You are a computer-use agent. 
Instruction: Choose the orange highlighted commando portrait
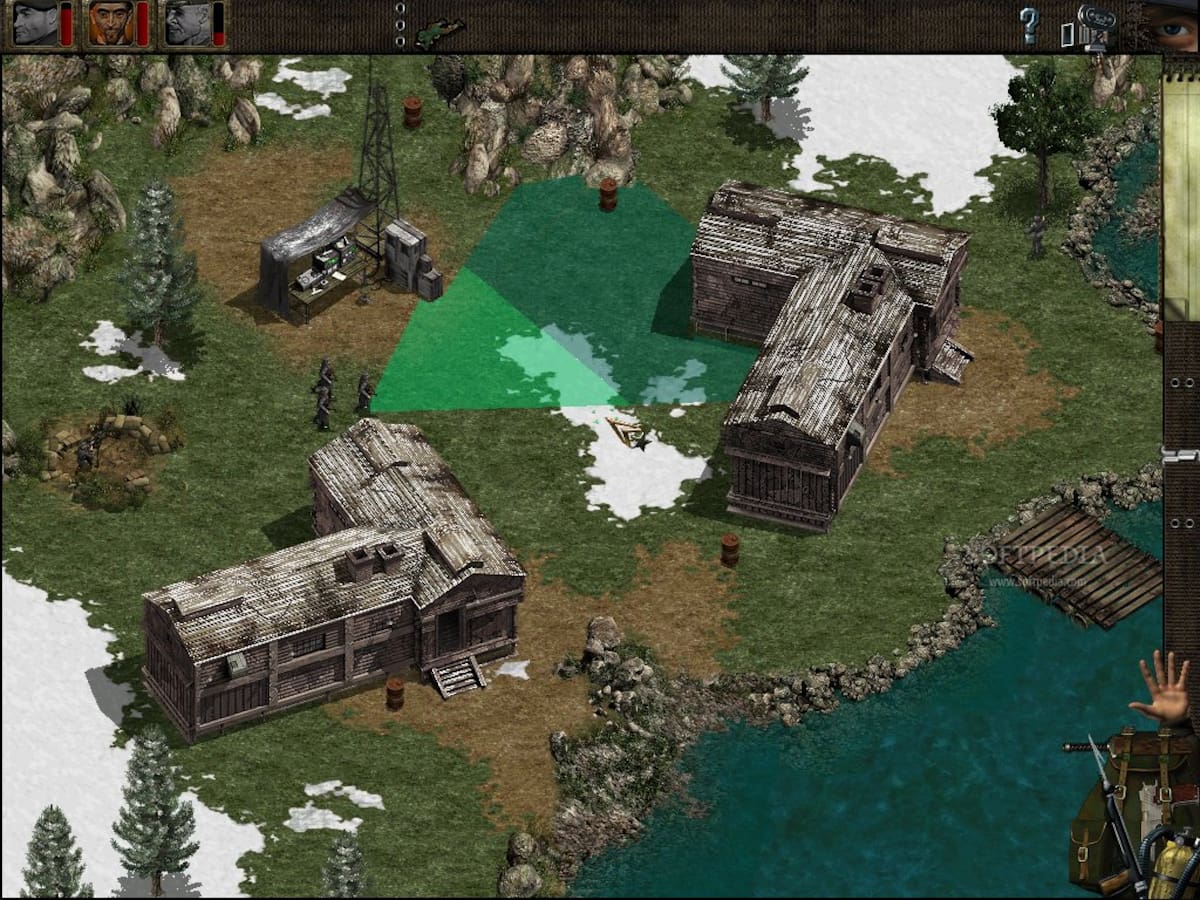pyautogui.click(x=111, y=23)
